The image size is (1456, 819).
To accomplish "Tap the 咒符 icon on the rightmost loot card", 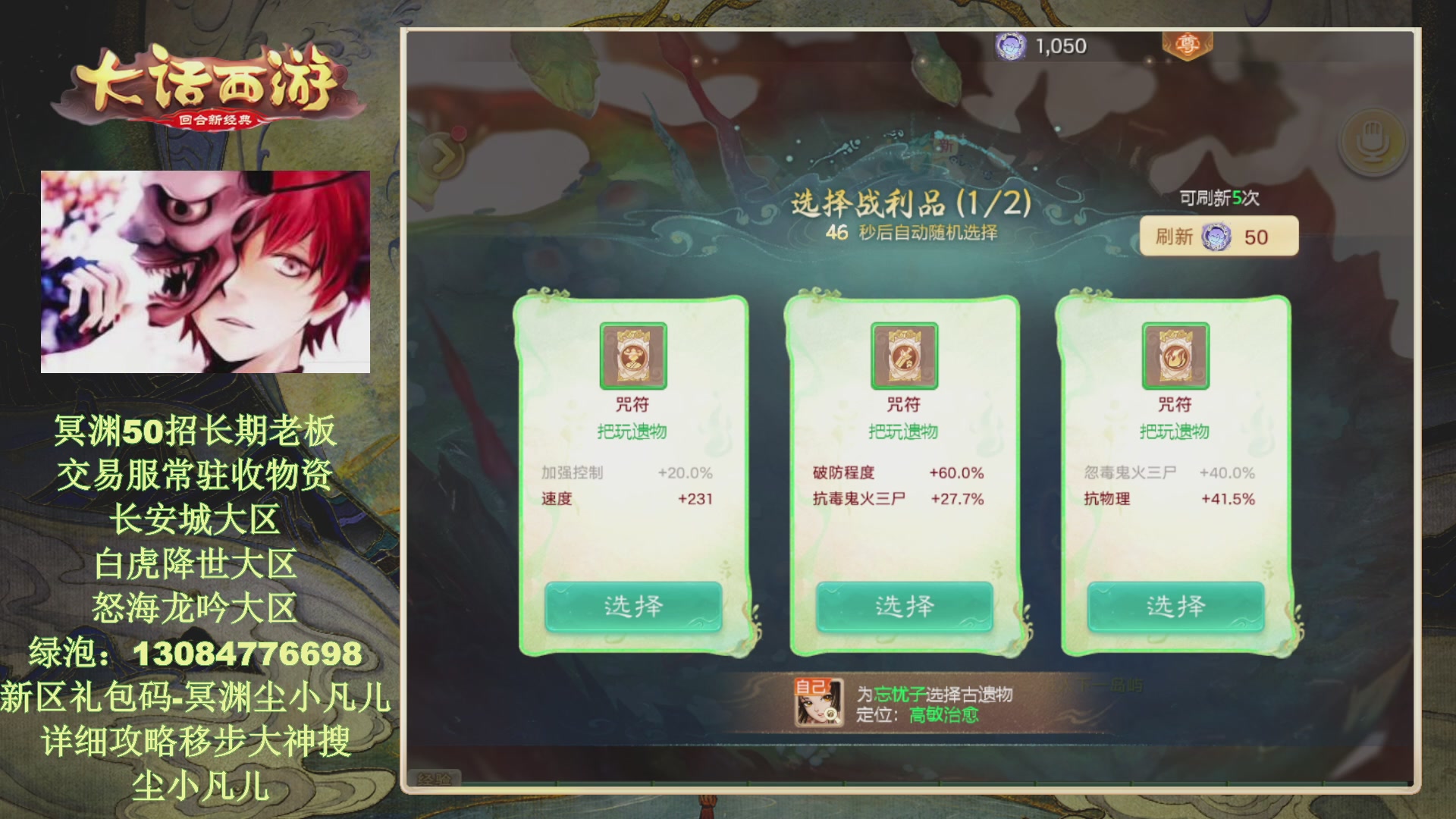I will tap(1175, 356).
